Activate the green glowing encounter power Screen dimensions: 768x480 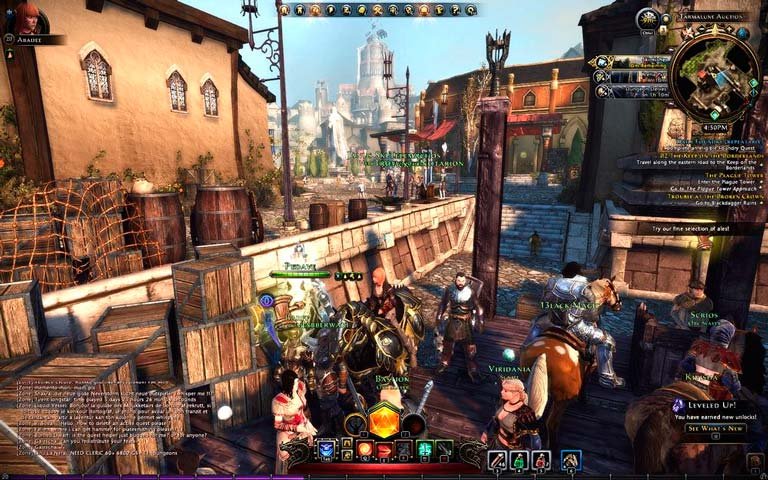pyautogui.click(x=423, y=450)
